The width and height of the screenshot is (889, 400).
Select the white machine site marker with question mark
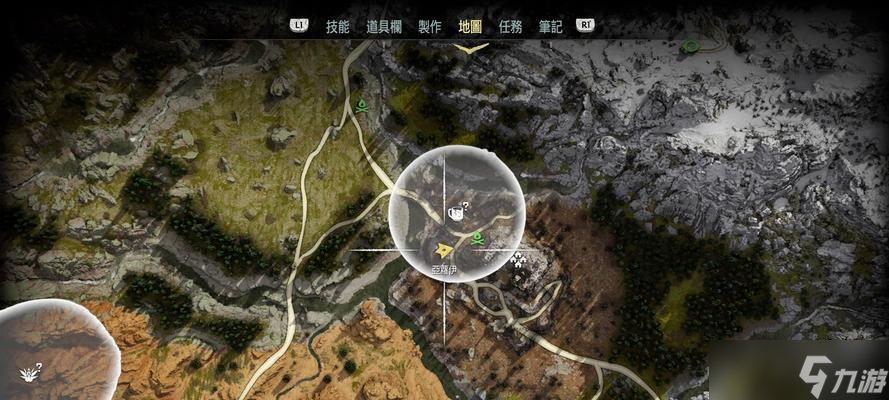coord(30,372)
